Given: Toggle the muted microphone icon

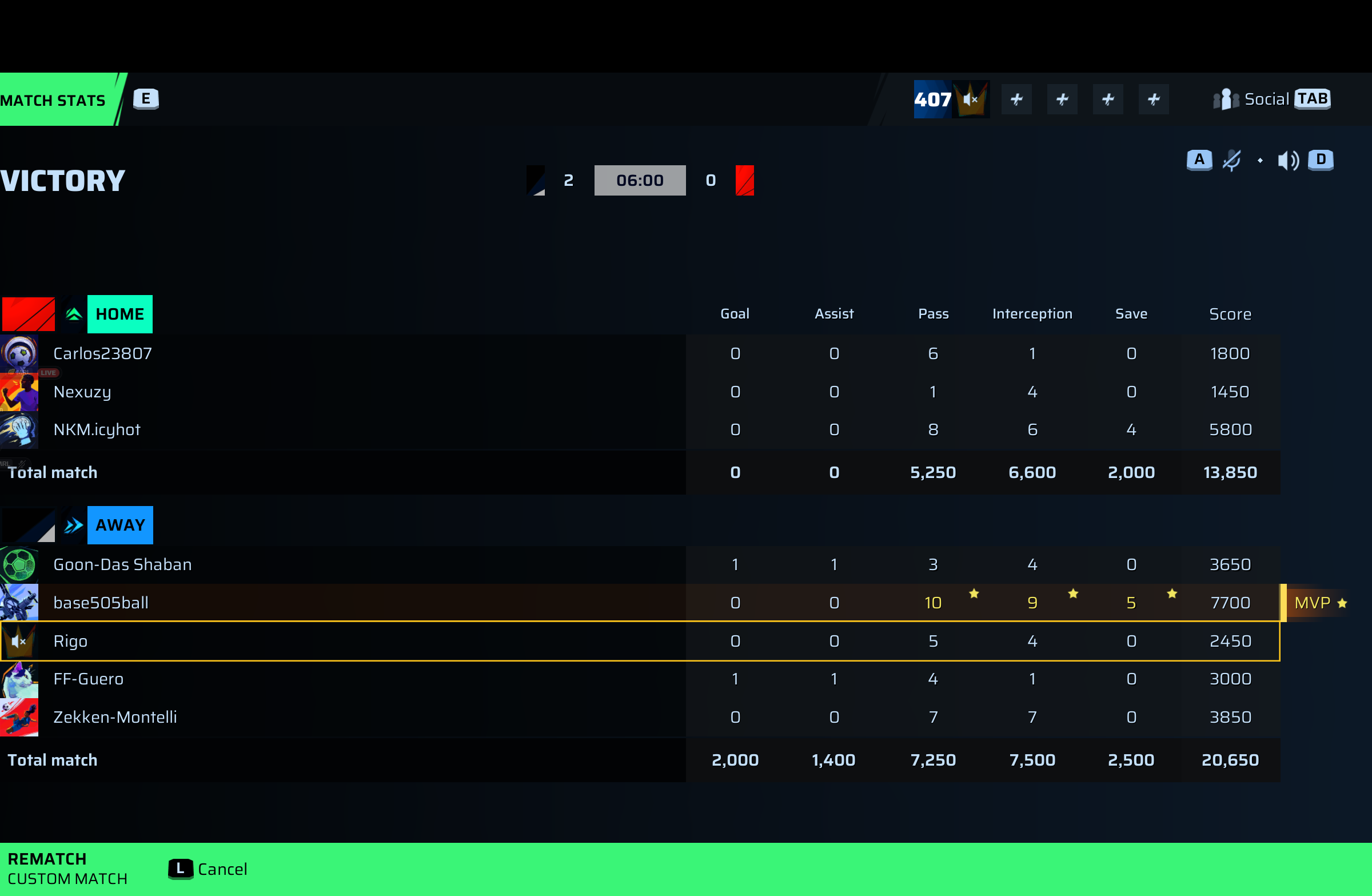Looking at the screenshot, I should [x=1231, y=160].
